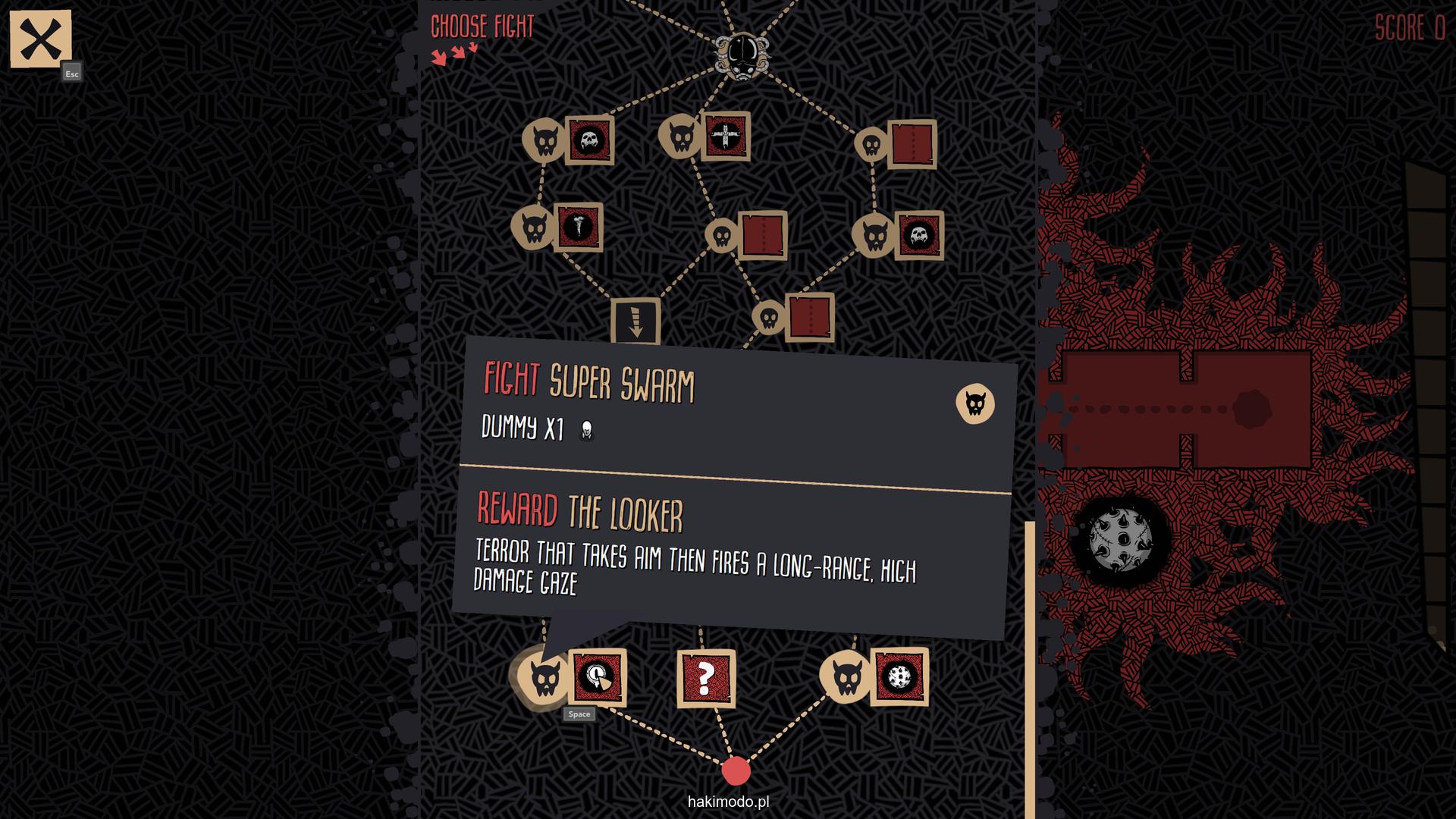Select the beetle boss node at the top
The width and height of the screenshot is (1456, 819).
pos(742,54)
